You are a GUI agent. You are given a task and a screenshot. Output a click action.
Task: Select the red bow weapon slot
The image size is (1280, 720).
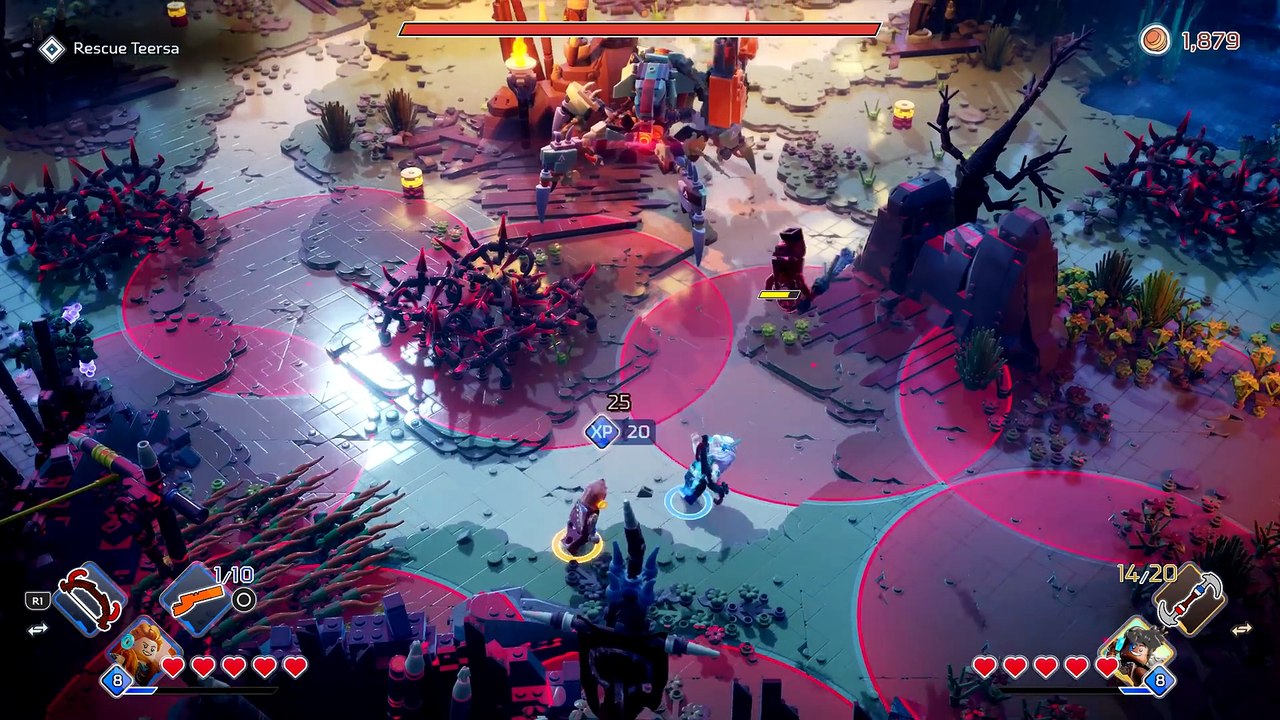pyautogui.click(x=90, y=599)
